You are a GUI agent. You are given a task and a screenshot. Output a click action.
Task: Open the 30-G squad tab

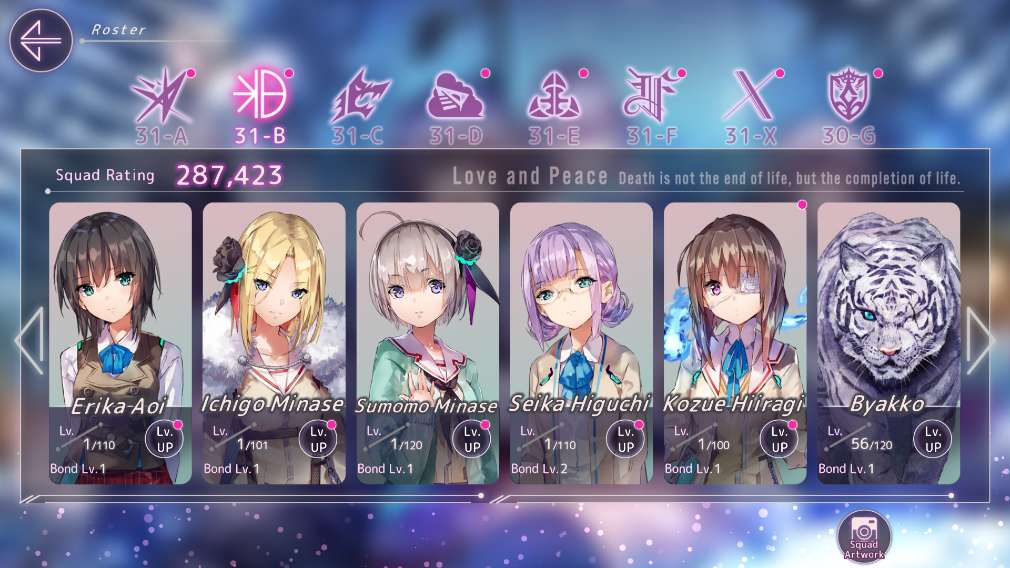click(850, 103)
